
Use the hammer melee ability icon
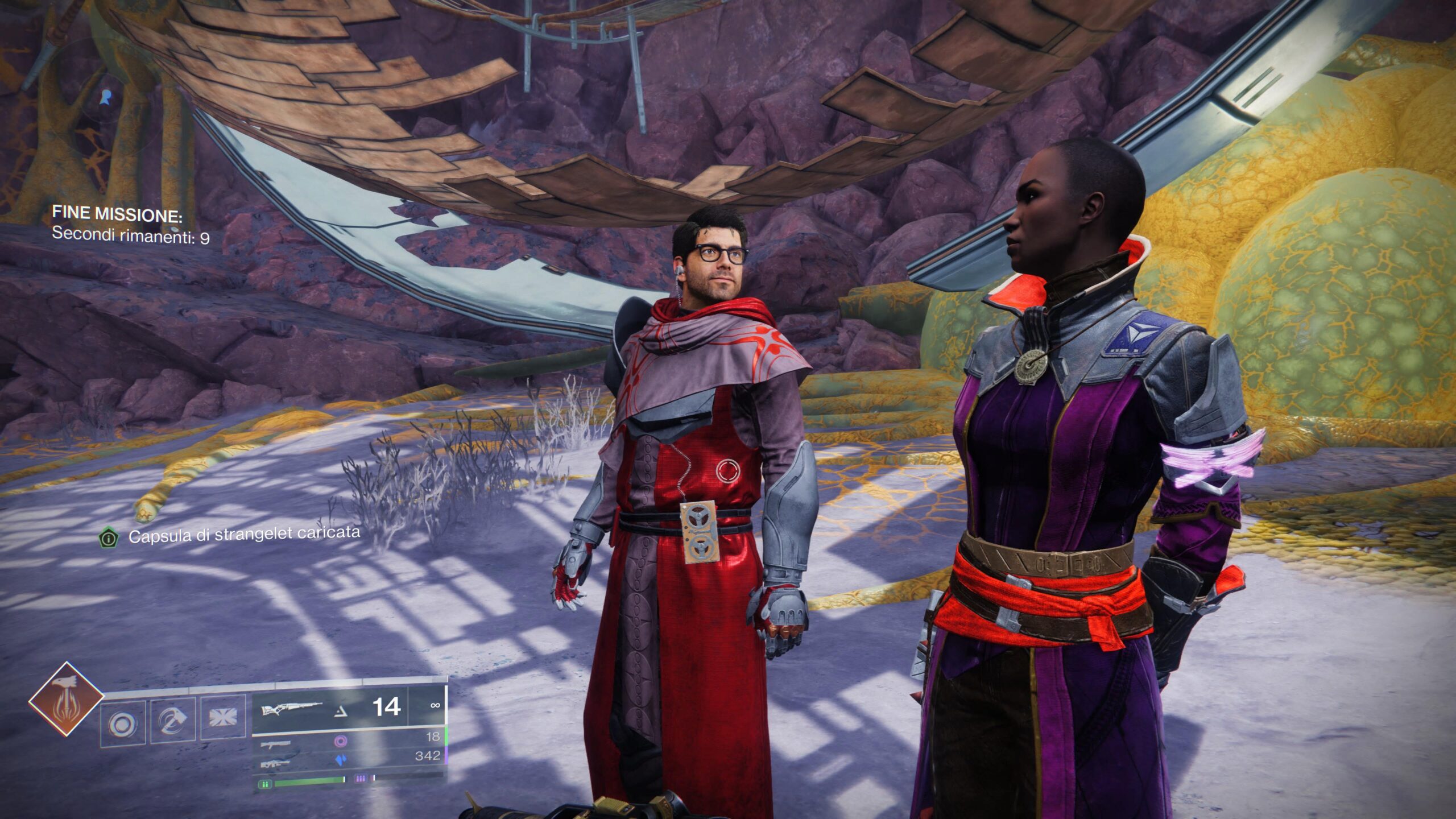click(173, 720)
